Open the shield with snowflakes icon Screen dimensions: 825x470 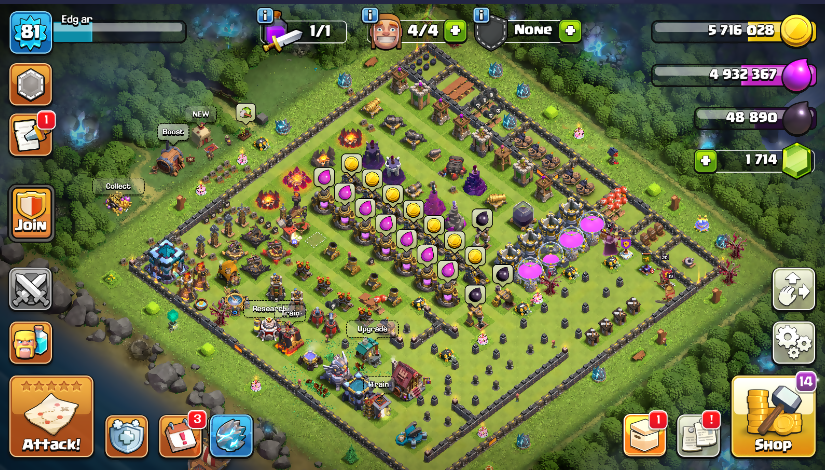[126, 436]
